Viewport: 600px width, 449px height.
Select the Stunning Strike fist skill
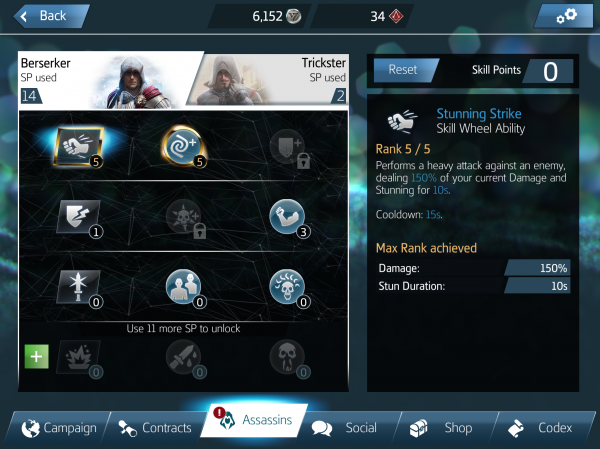(74, 145)
